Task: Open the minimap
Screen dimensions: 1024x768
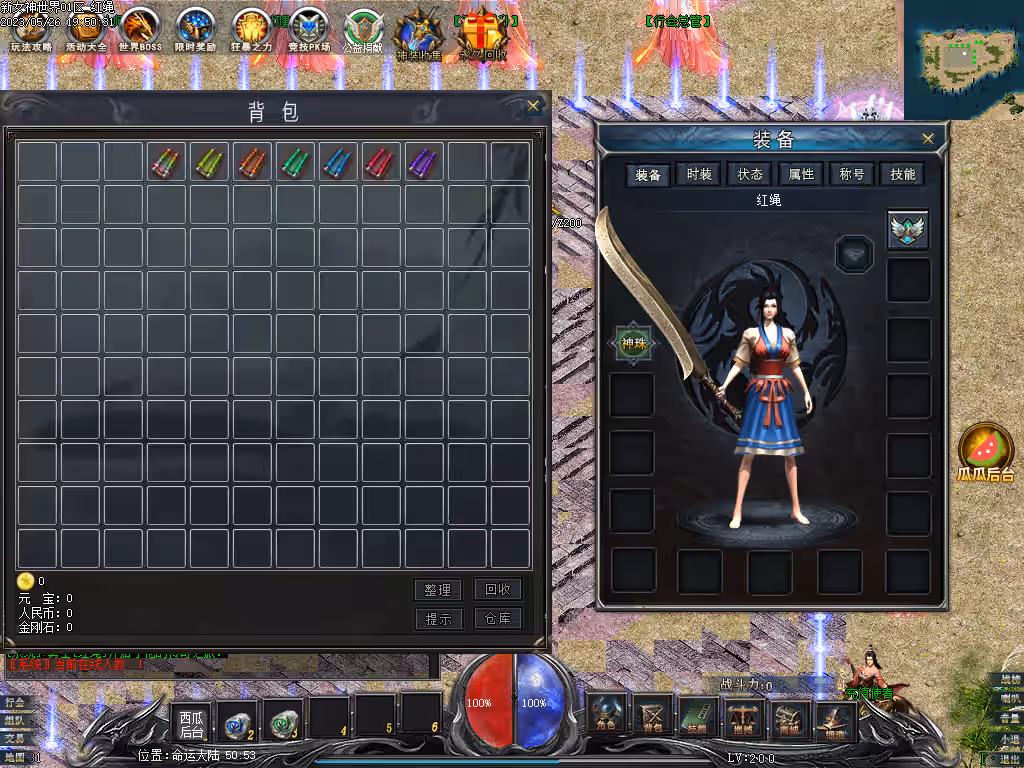Action: tap(963, 58)
